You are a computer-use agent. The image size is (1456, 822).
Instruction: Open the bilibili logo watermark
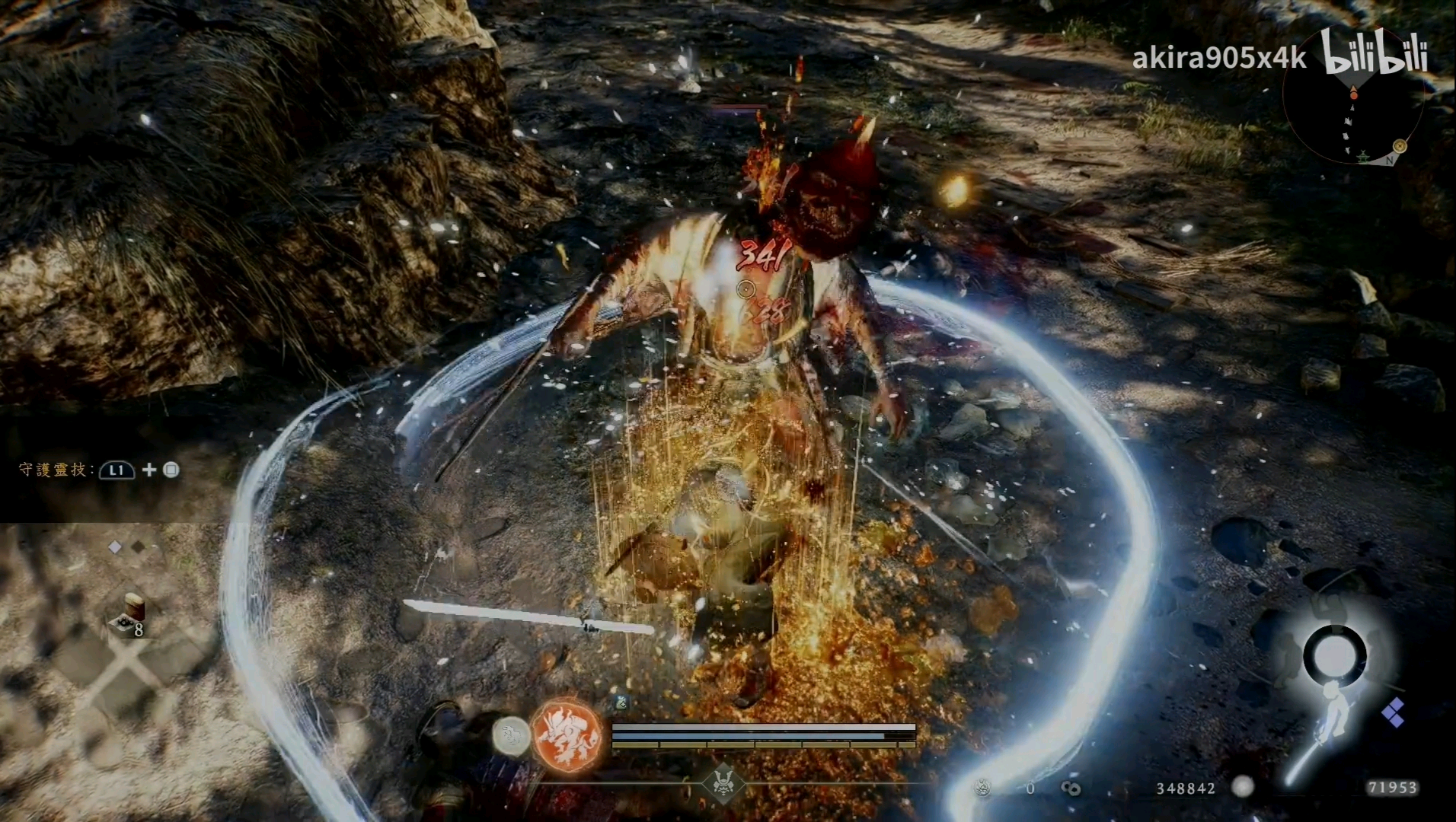(x=1375, y=52)
